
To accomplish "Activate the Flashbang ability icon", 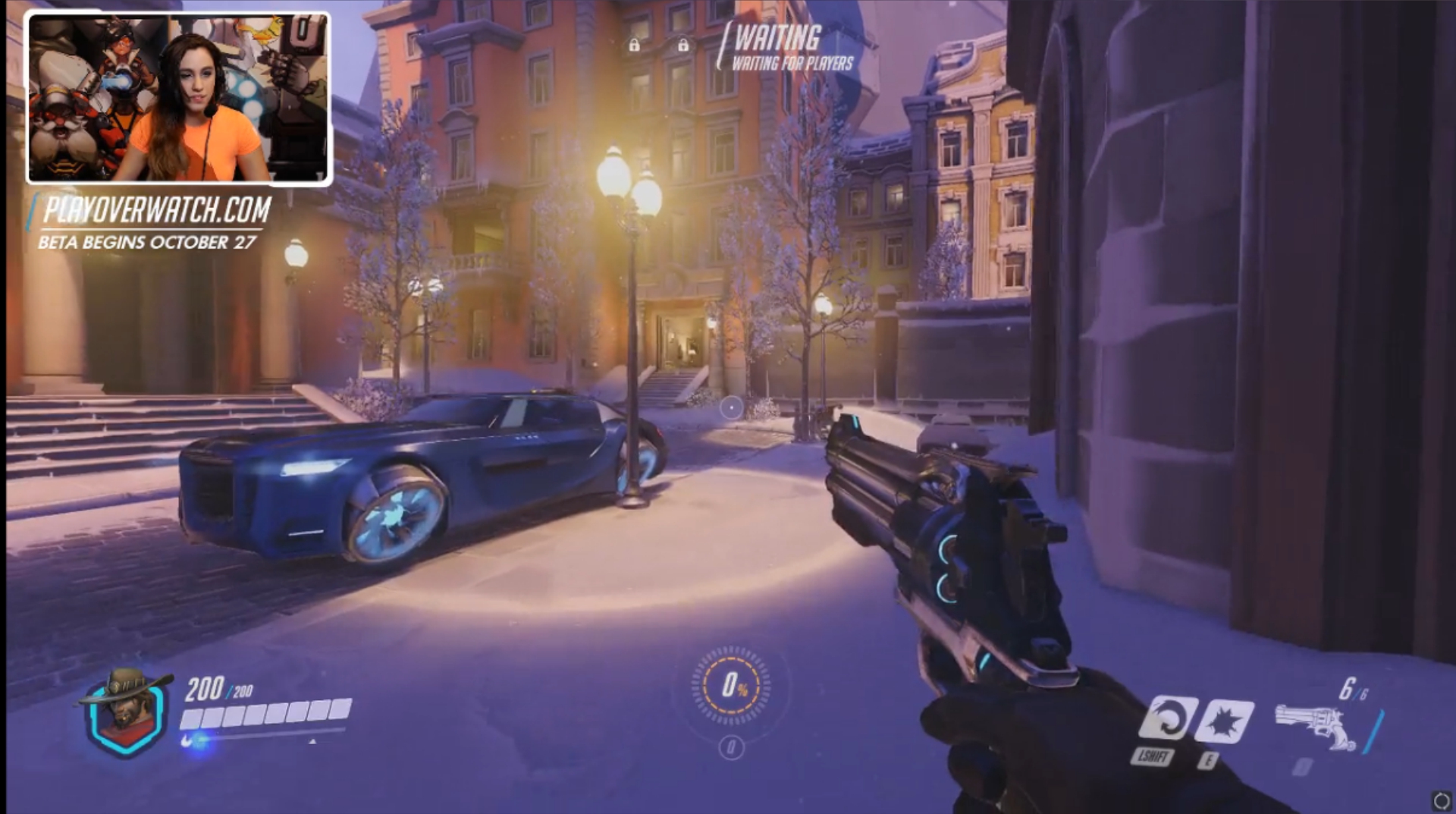I will (1224, 721).
